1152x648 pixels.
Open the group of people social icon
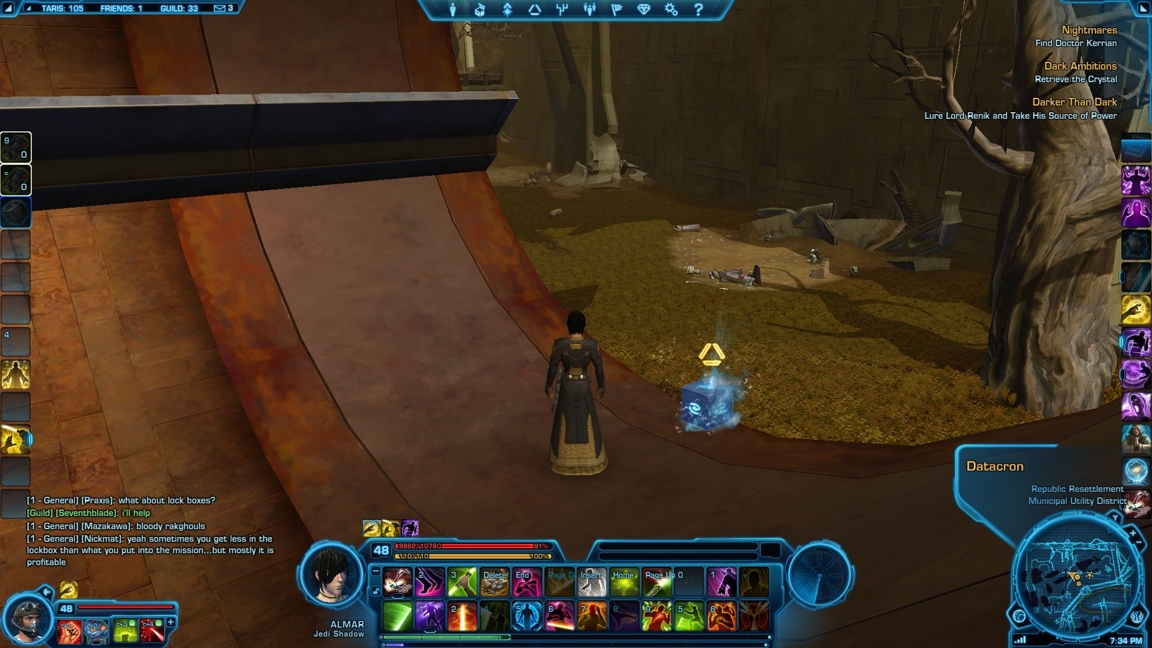589,9
